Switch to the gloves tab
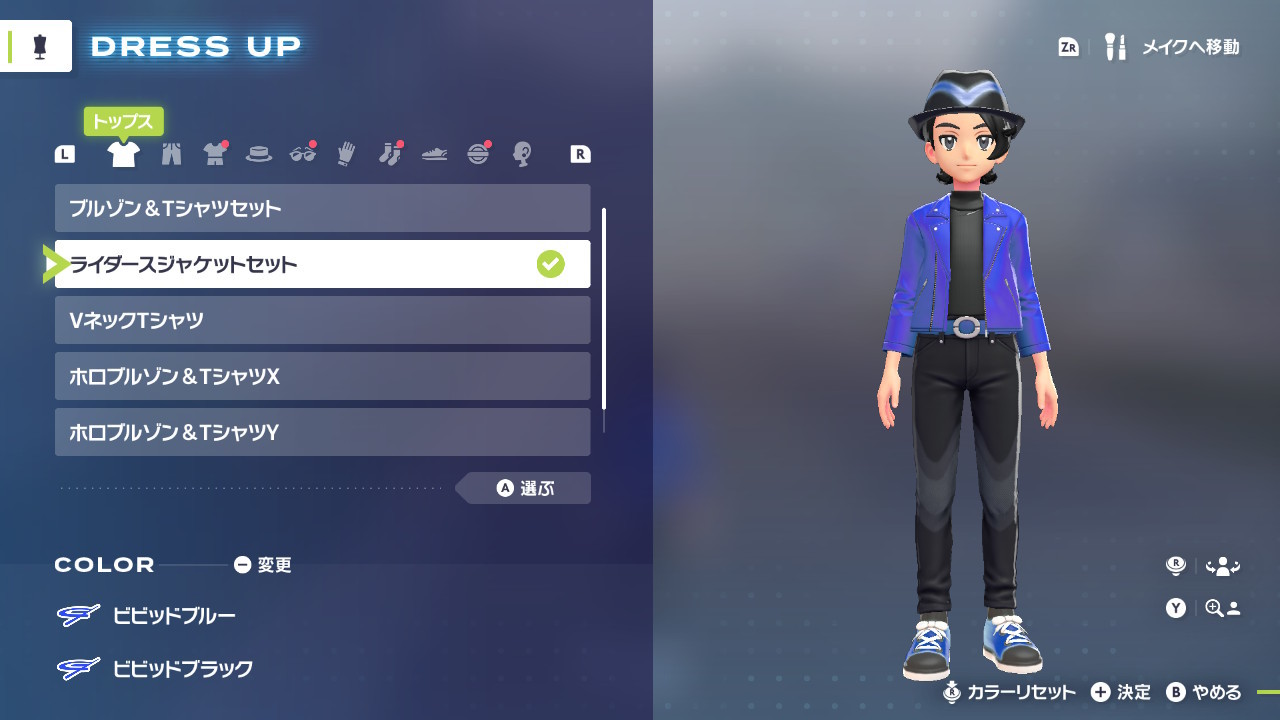Image resolution: width=1280 pixels, height=720 pixels. pyautogui.click(x=346, y=154)
